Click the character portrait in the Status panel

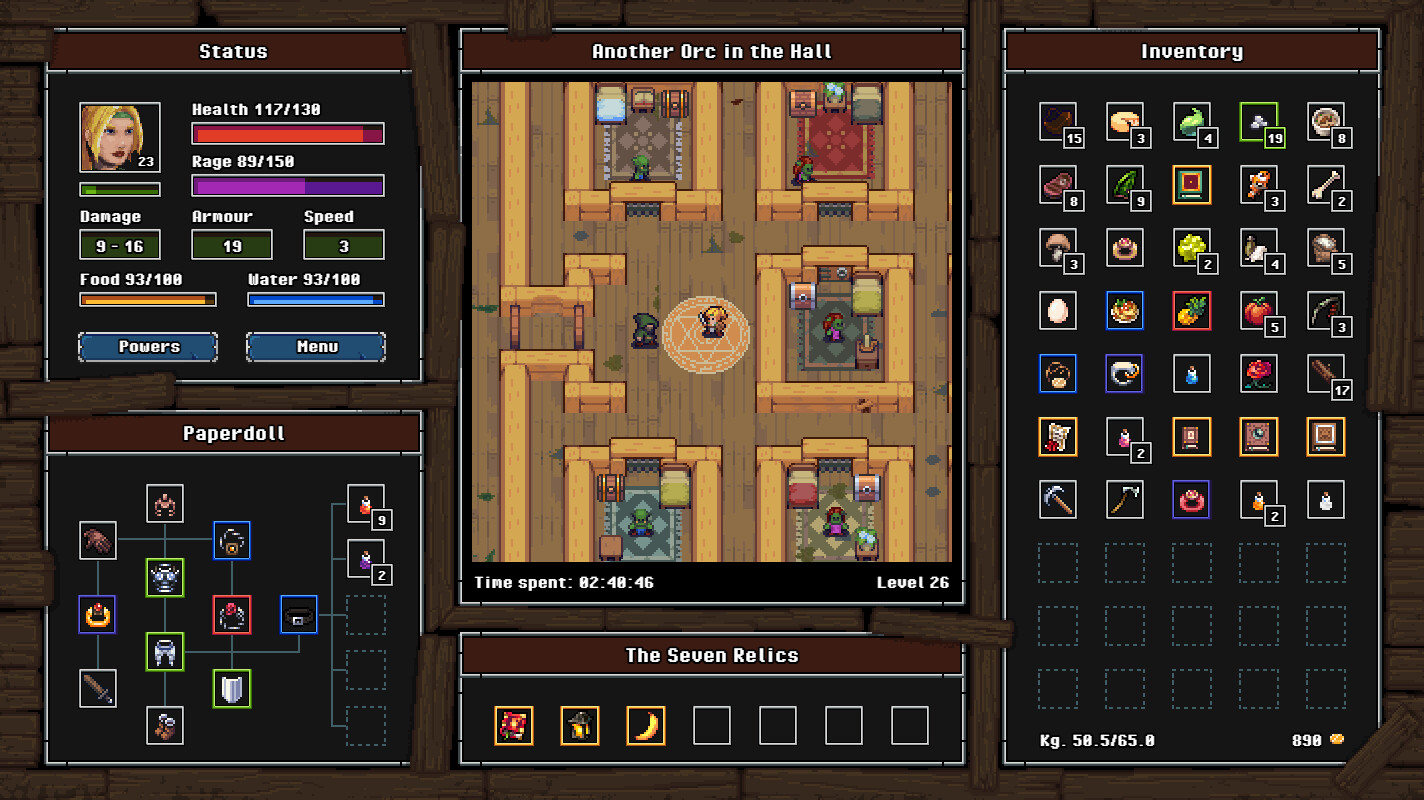(x=119, y=137)
